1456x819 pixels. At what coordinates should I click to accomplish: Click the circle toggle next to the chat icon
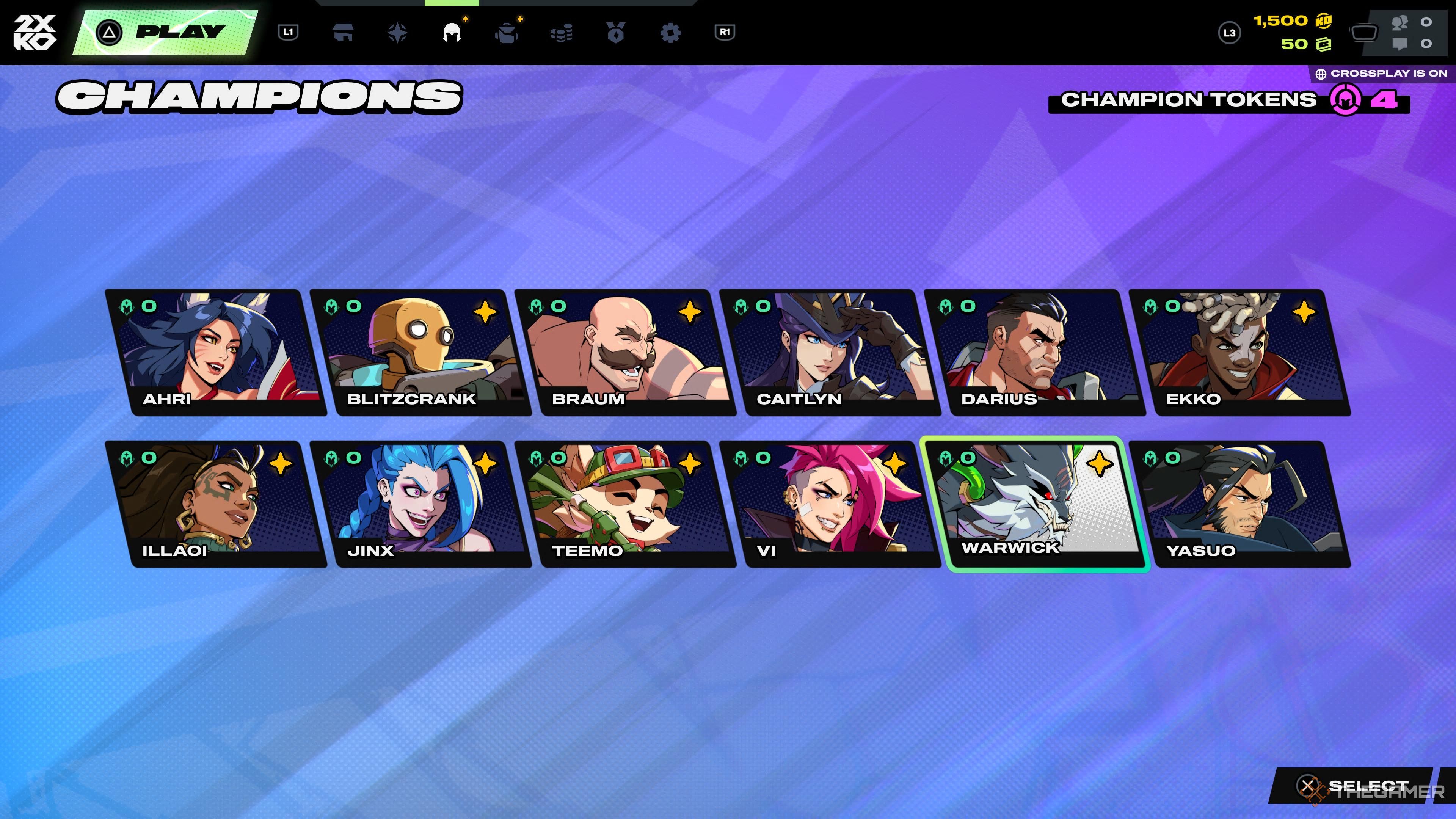(x=1427, y=44)
